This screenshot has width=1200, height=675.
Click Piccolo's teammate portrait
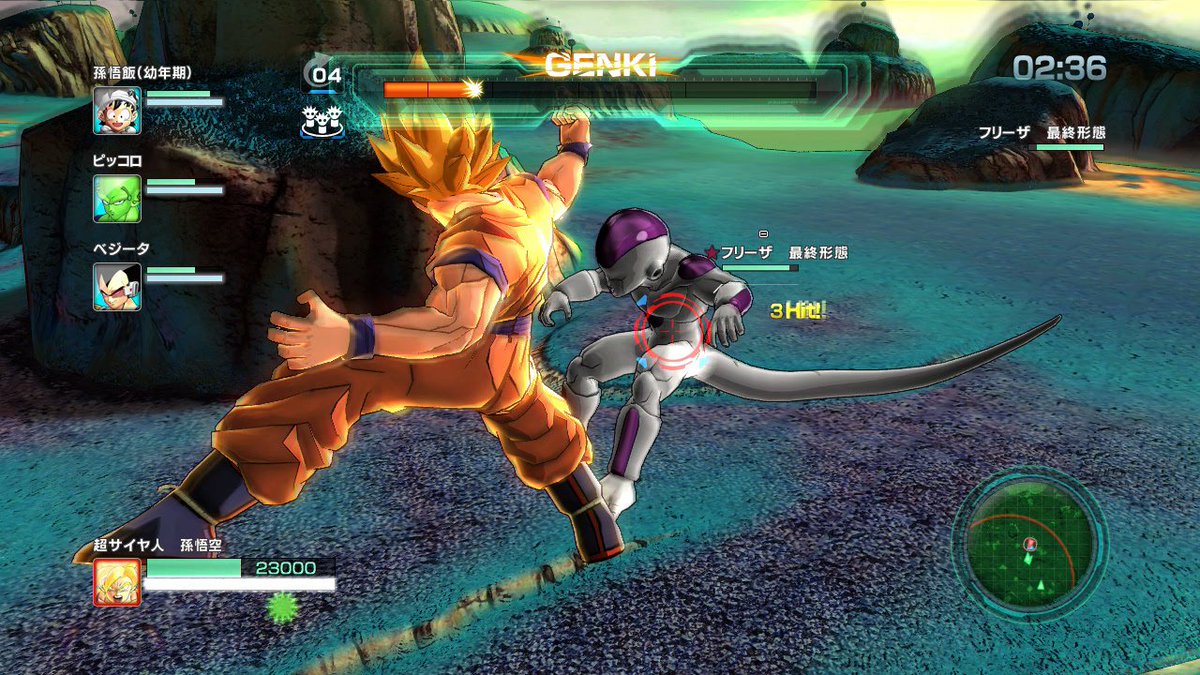point(117,198)
